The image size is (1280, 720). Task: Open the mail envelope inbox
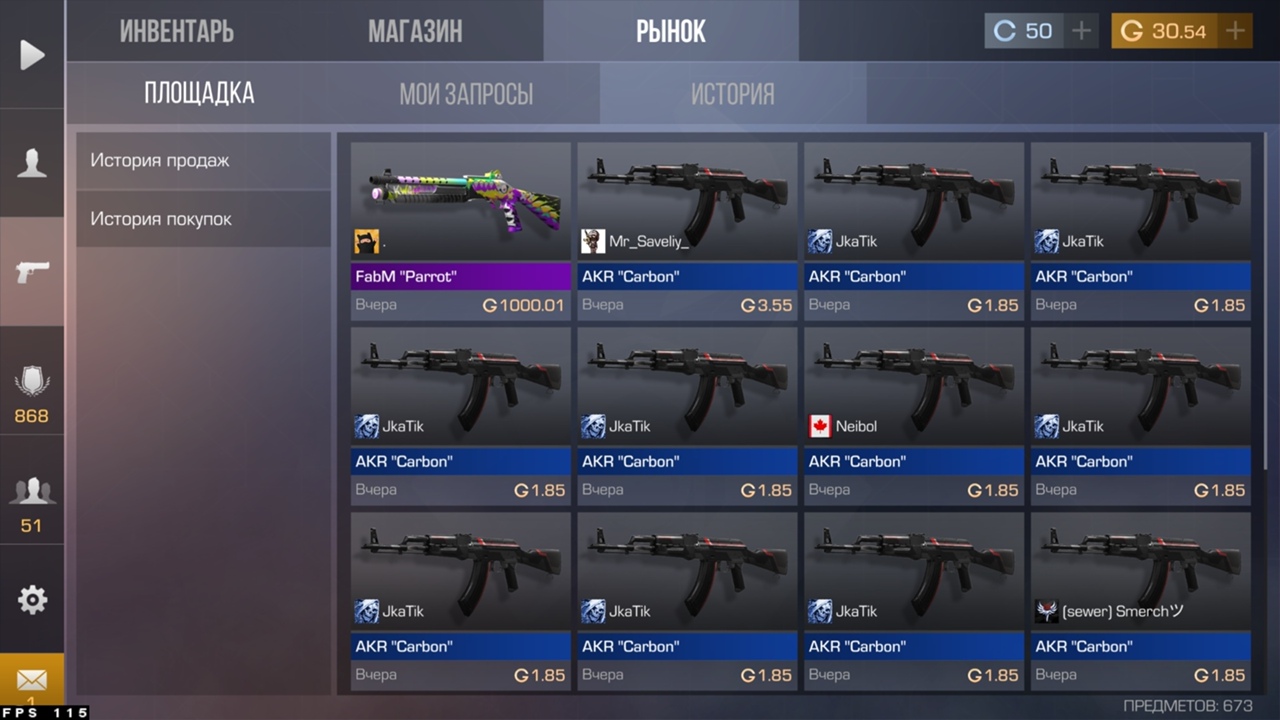[x=32, y=680]
